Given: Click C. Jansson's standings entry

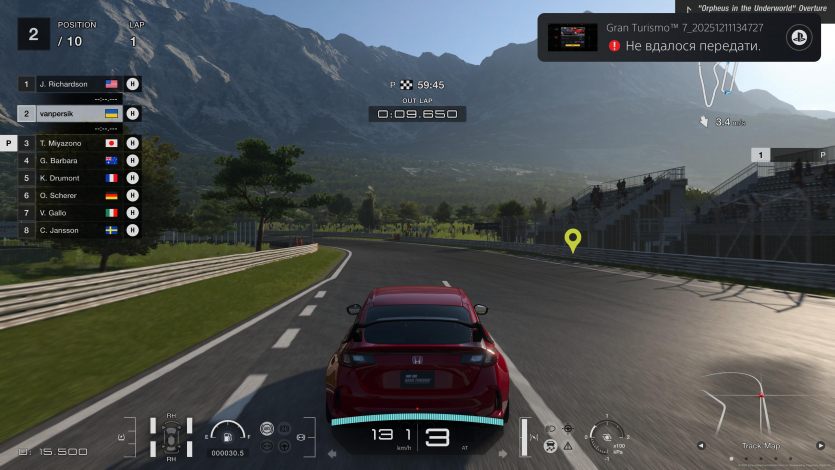Looking at the screenshot, I should coord(67,229).
